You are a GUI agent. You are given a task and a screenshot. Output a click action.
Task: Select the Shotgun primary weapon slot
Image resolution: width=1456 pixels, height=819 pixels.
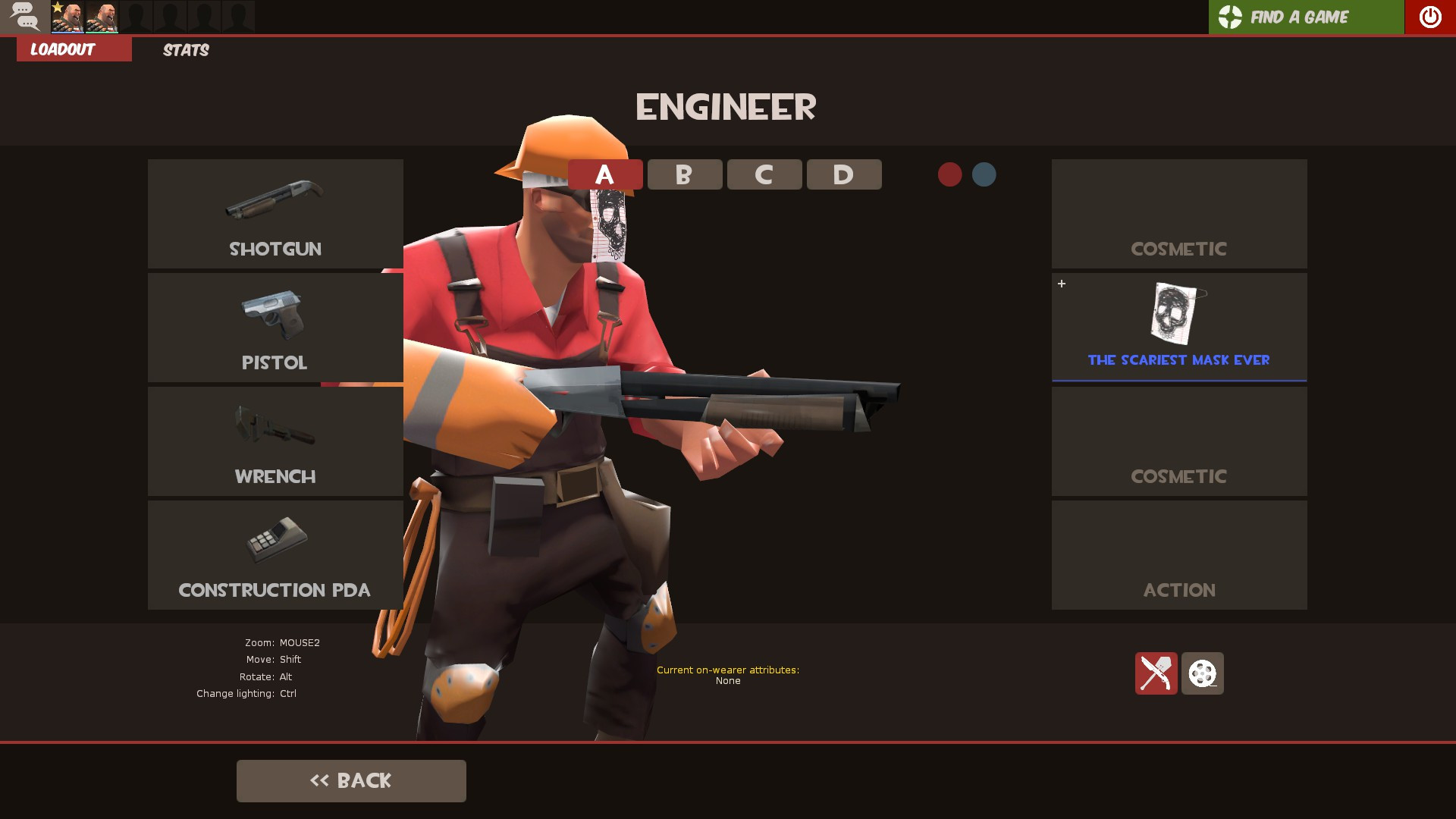pos(275,214)
